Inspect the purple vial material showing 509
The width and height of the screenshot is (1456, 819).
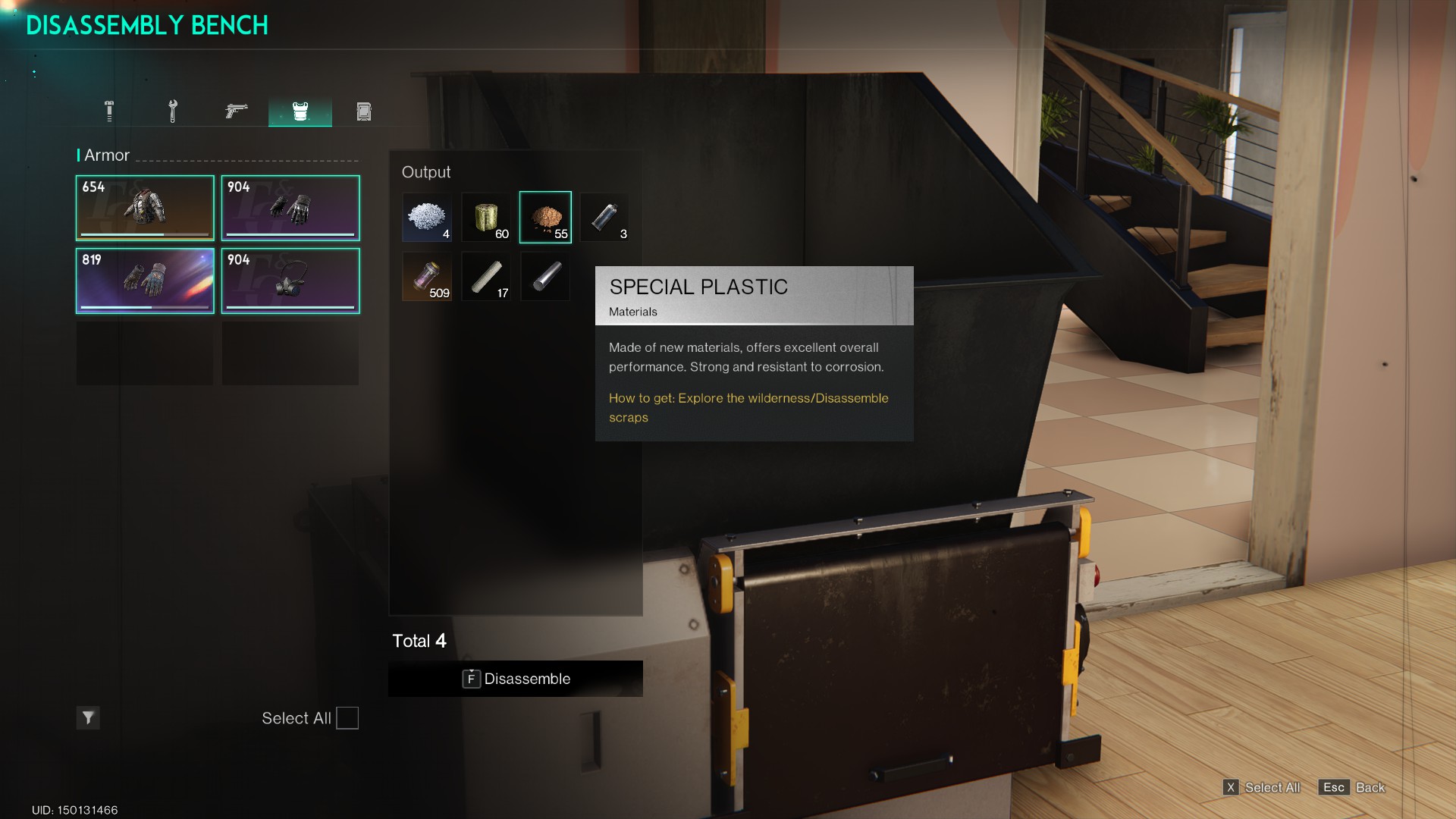pyautogui.click(x=427, y=276)
